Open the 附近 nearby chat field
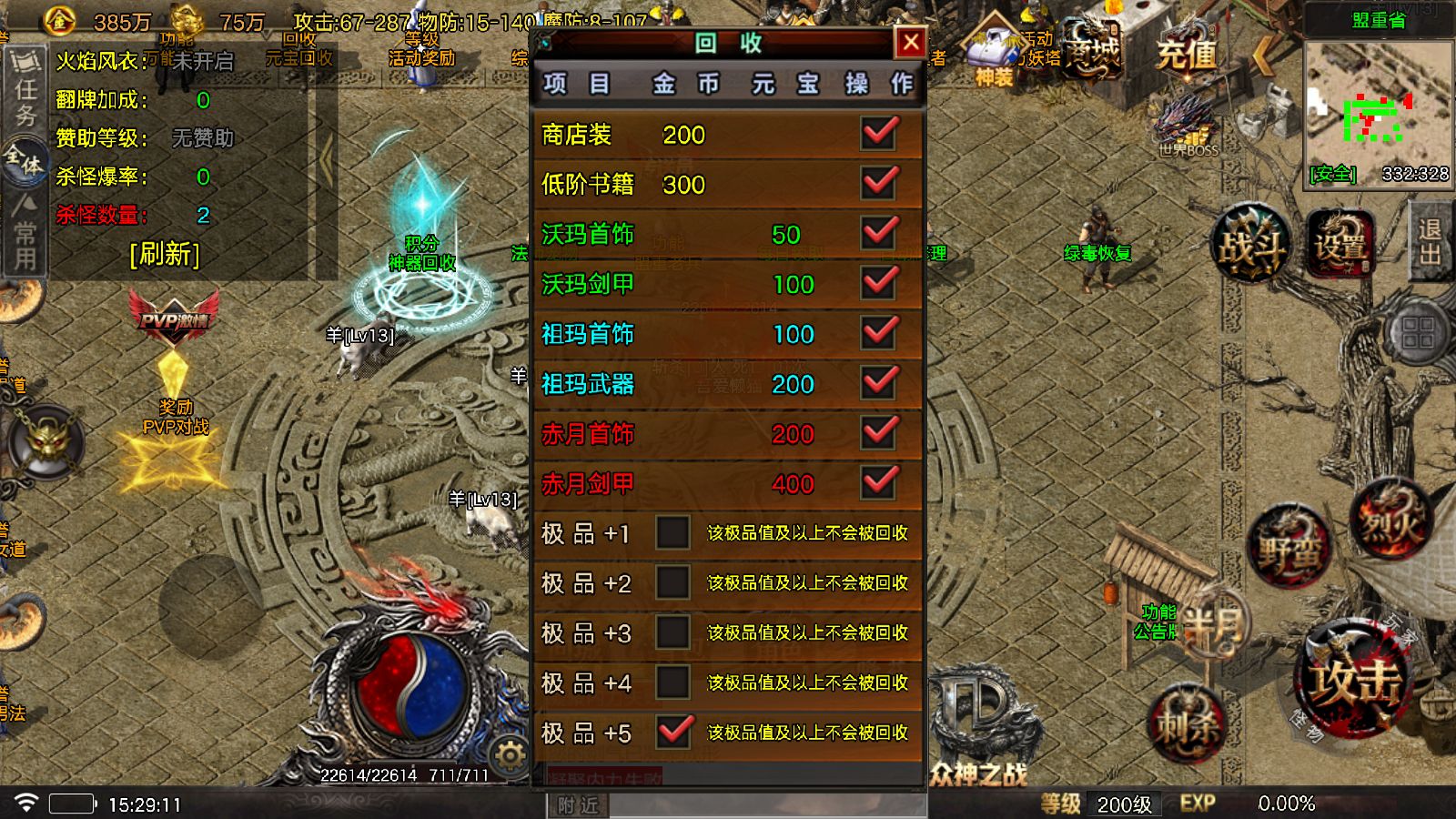 pos(580,805)
